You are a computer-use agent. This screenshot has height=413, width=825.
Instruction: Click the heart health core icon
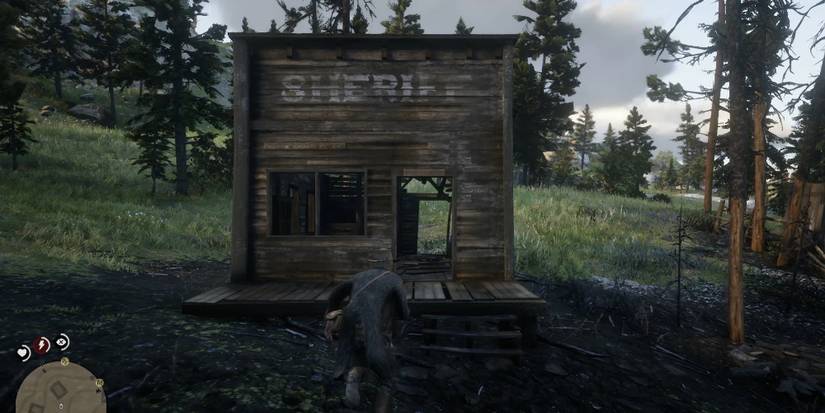23,352
